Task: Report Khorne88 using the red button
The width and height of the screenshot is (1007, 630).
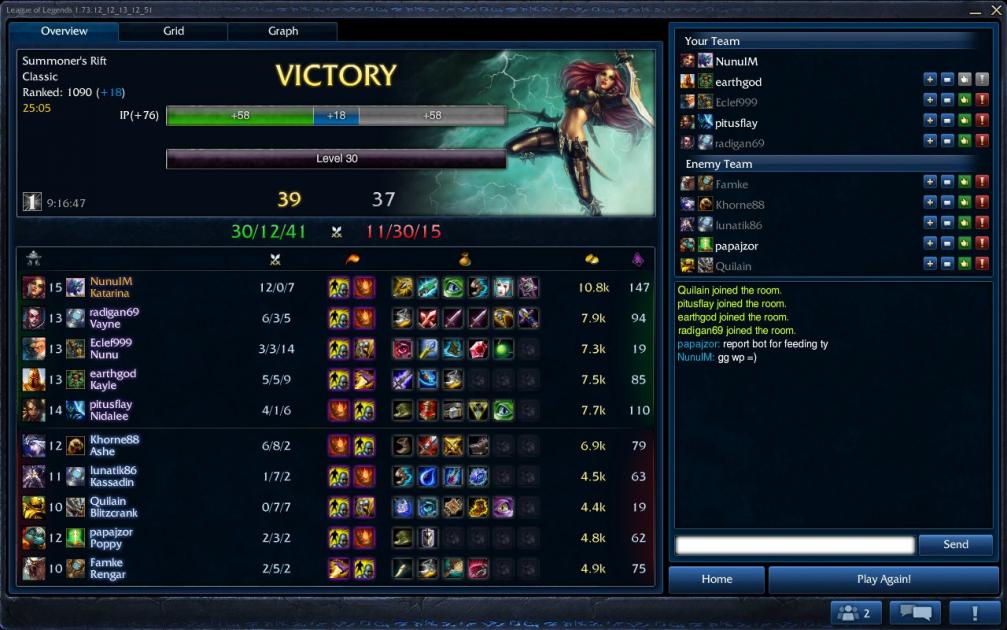Action: point(982,205)
